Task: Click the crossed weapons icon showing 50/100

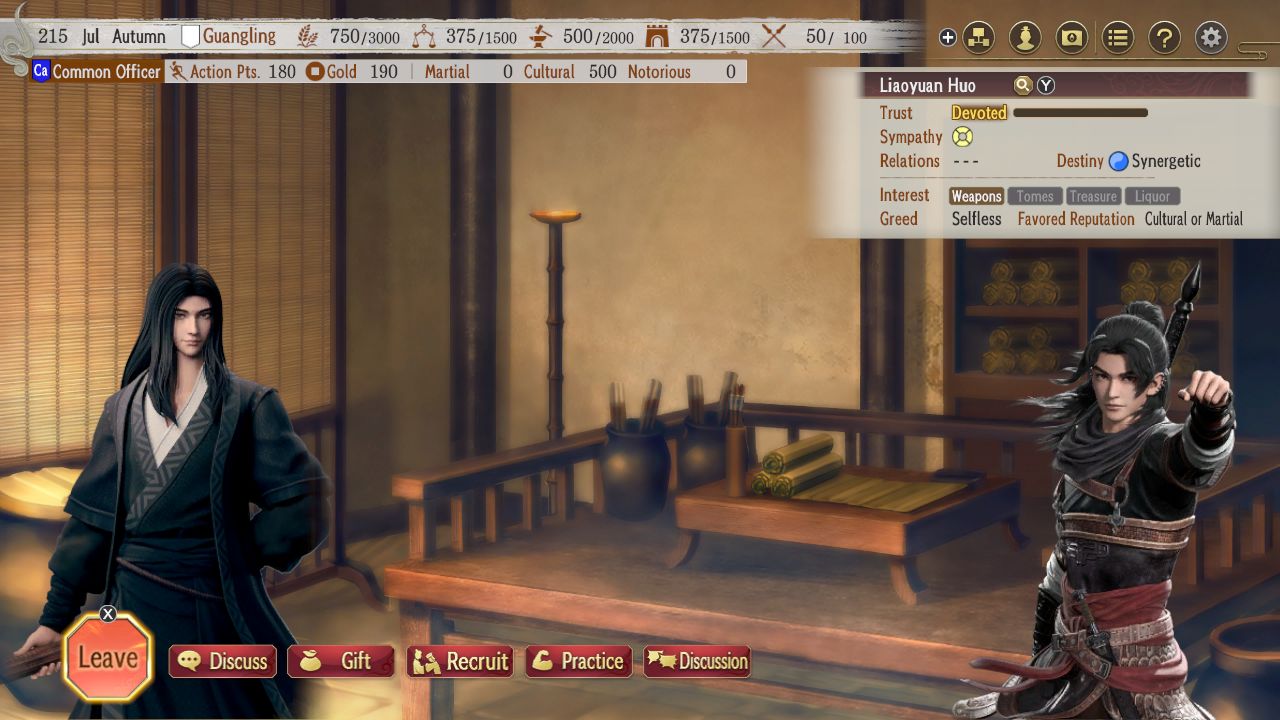Action: pos(774,37)
